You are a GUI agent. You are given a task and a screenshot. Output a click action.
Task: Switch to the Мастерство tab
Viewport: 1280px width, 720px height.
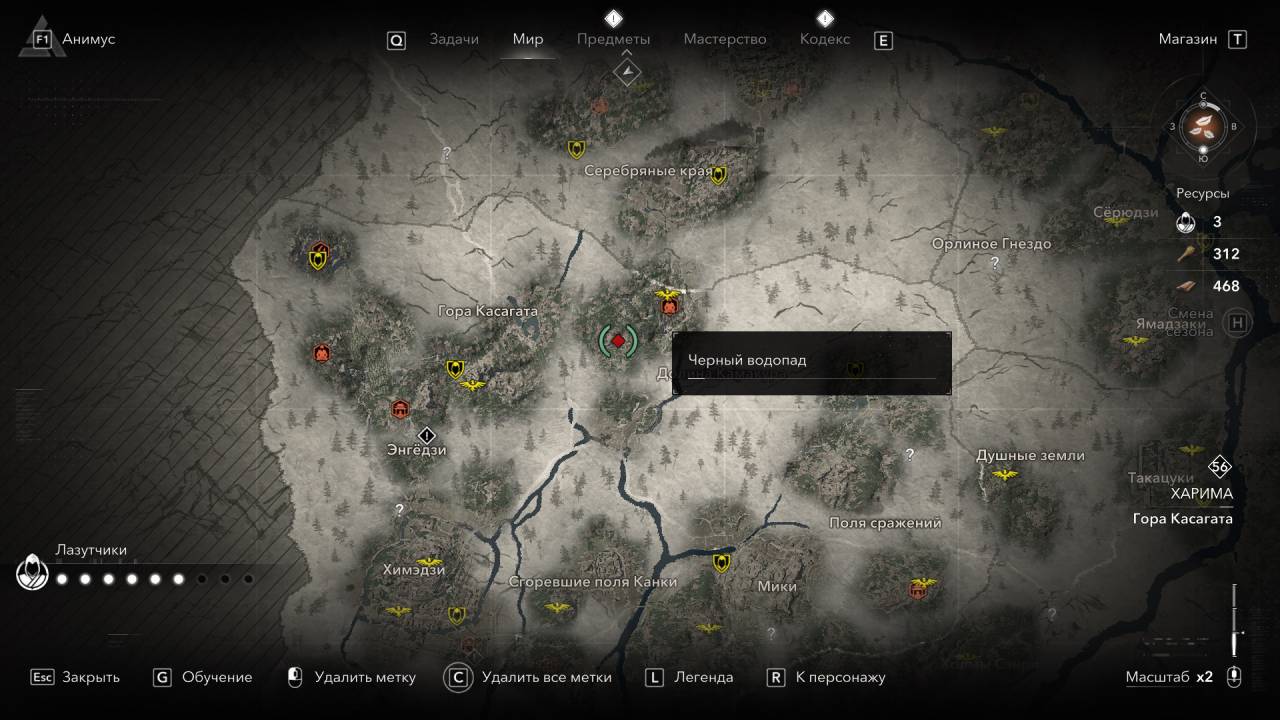point(724,39)
